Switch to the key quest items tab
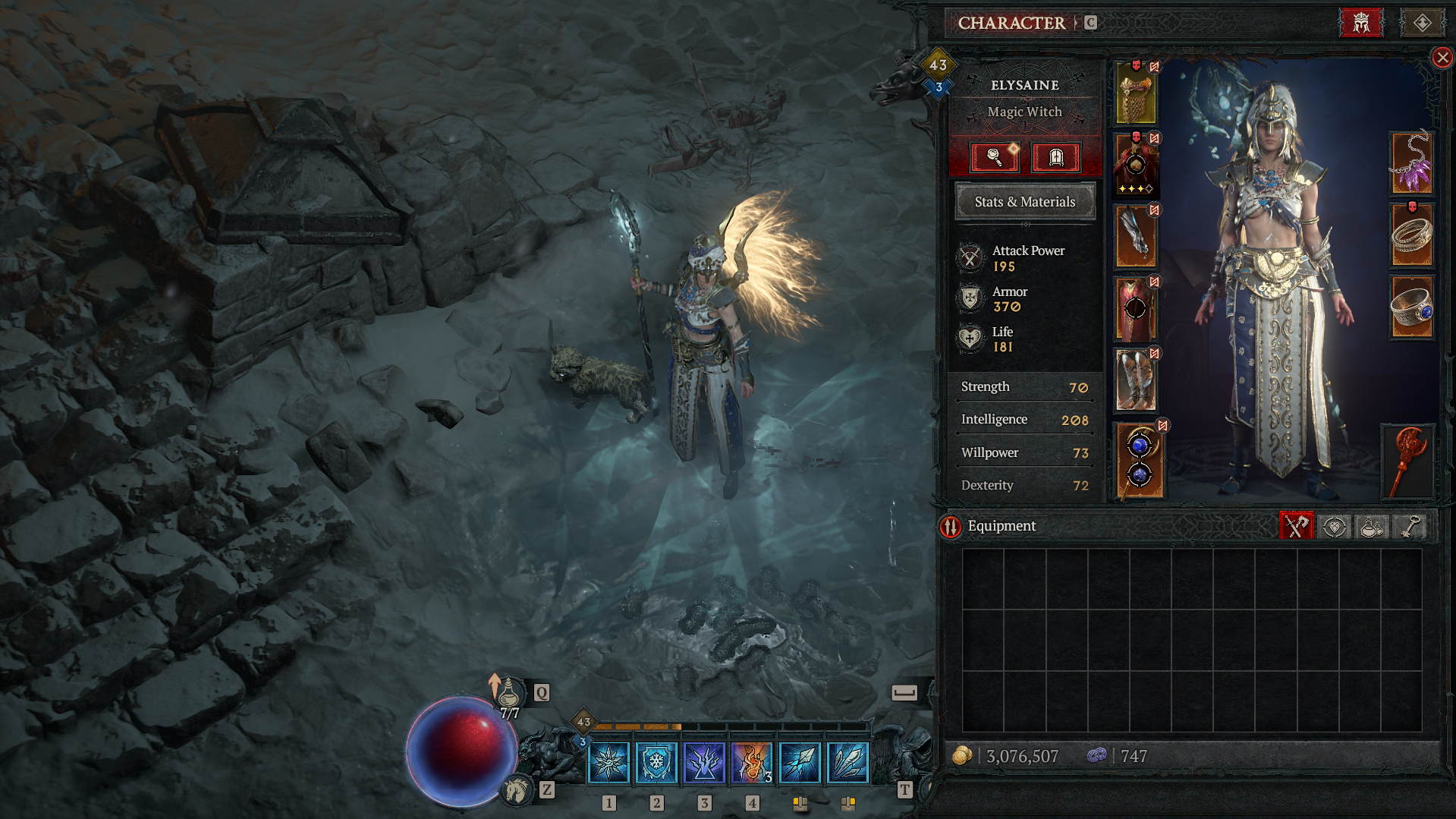This screenshot has width=1456, height=819. (x=1409, y=526)
